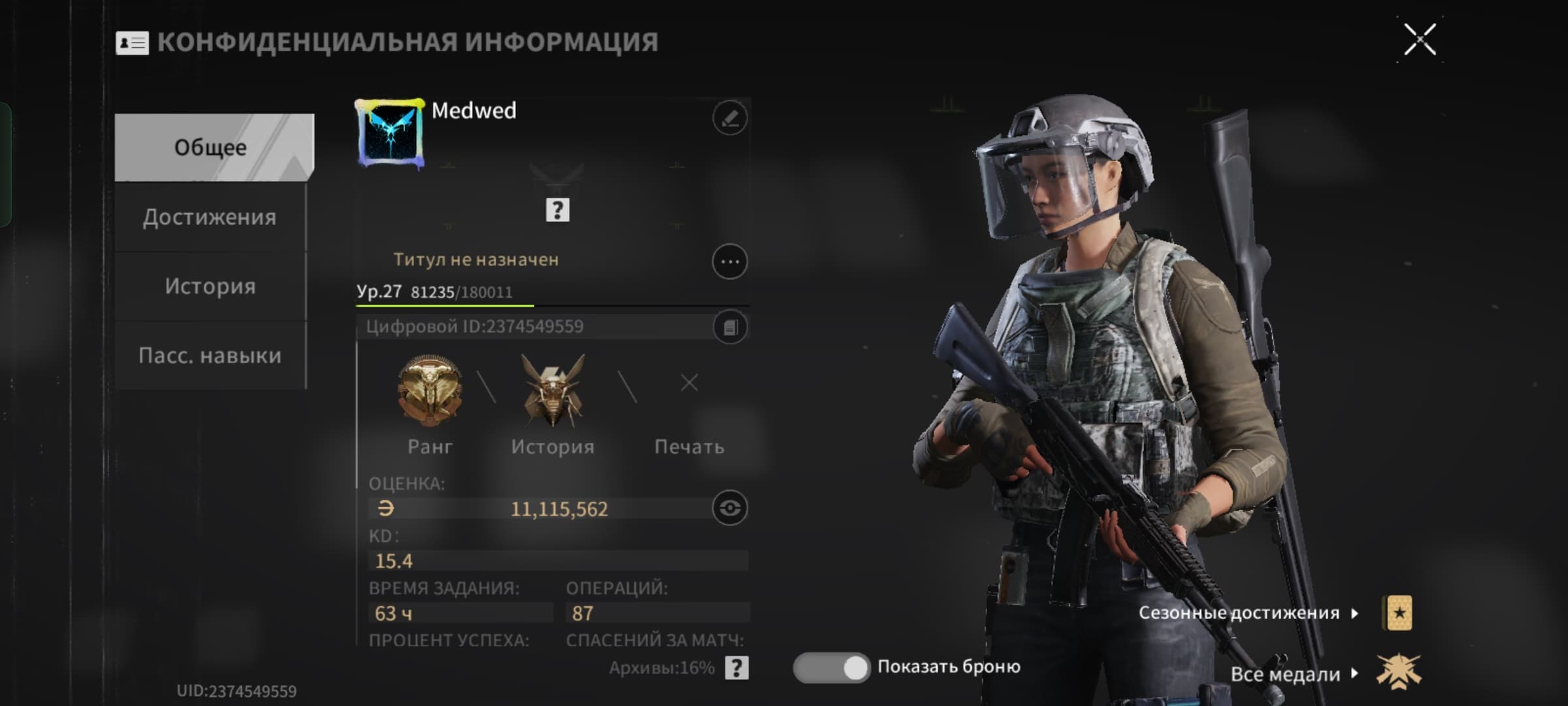Click the pencil edit profile button

tap(729, 118)
